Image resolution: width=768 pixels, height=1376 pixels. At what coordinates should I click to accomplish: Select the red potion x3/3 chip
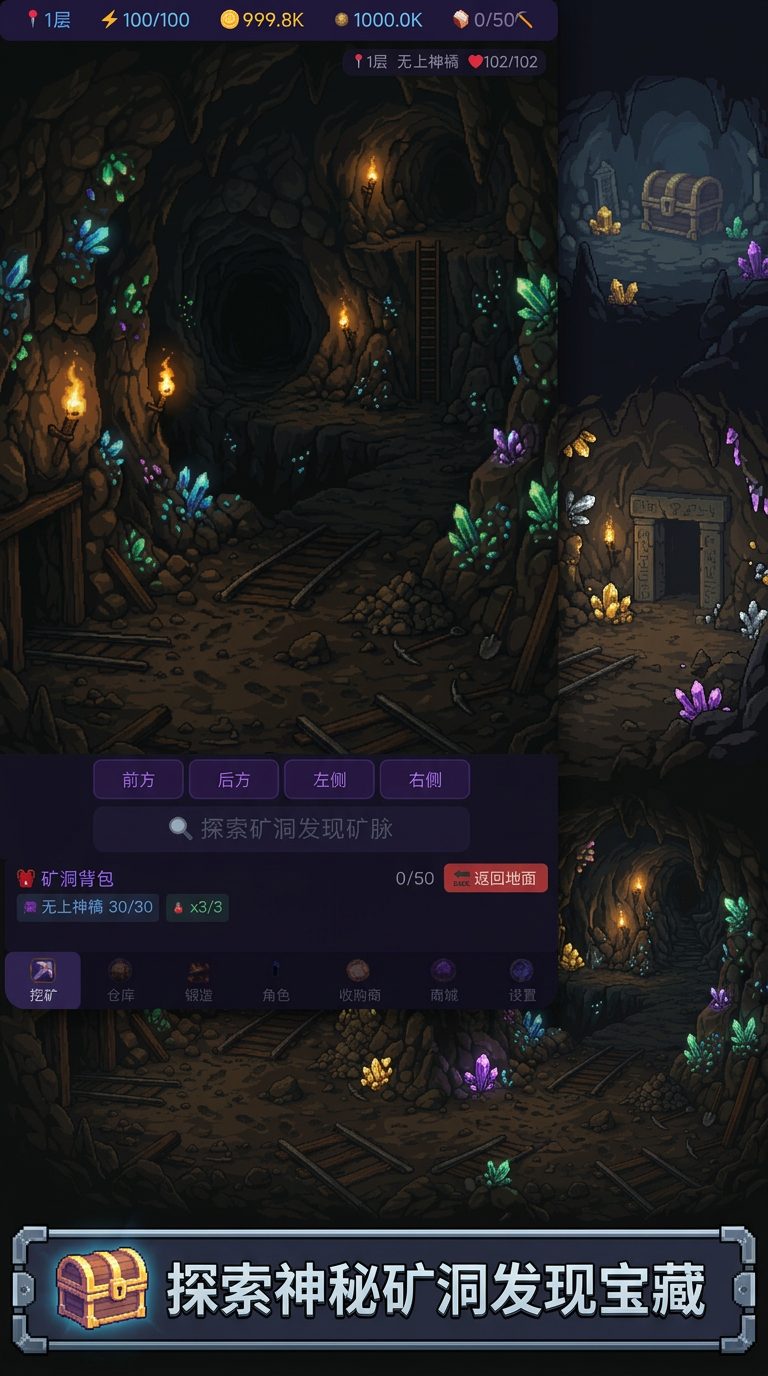pyautogui.click(x=197, y=907)
